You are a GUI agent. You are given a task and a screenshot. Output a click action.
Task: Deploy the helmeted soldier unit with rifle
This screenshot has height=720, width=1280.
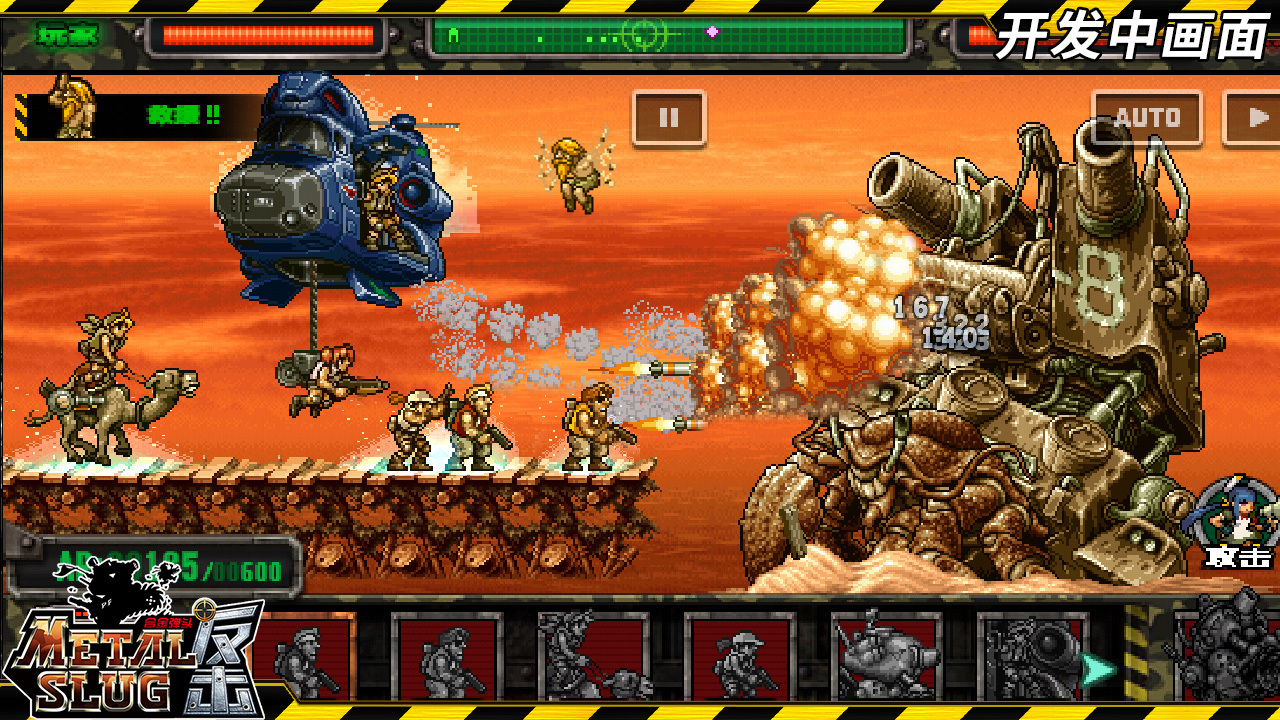446,656
